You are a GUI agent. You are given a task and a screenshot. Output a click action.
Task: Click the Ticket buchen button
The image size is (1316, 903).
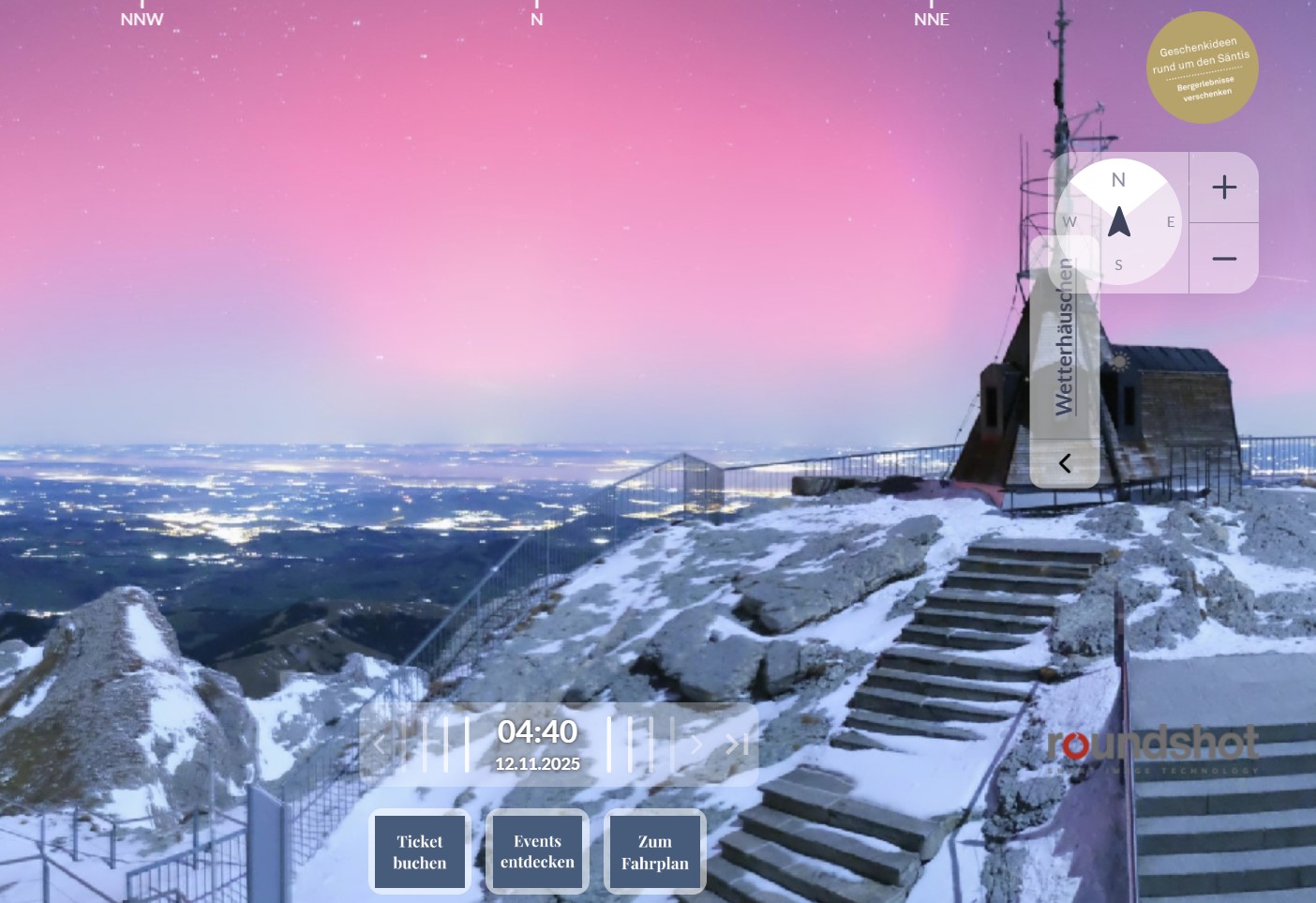pyautogui.click(x=420, y=851)
